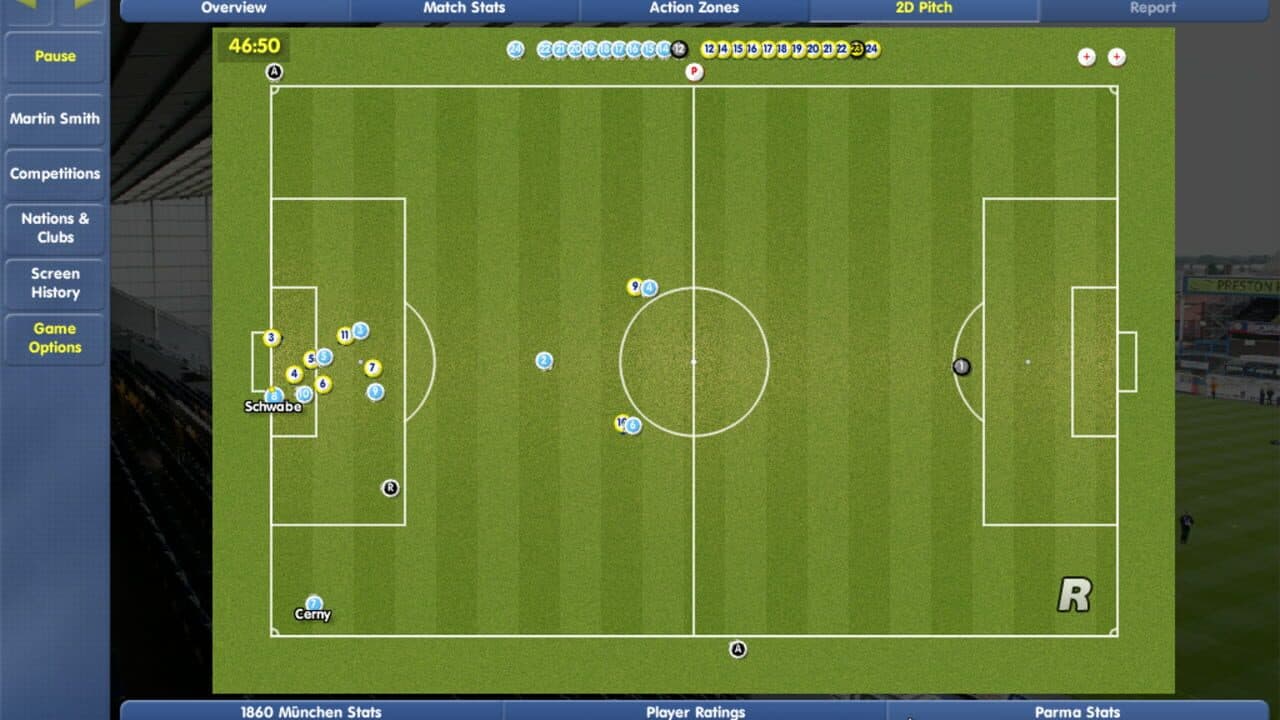Screen dimensions: 1280x720
Task: Toggle Pause to stop the match
Action: click(x=54, y=57)
